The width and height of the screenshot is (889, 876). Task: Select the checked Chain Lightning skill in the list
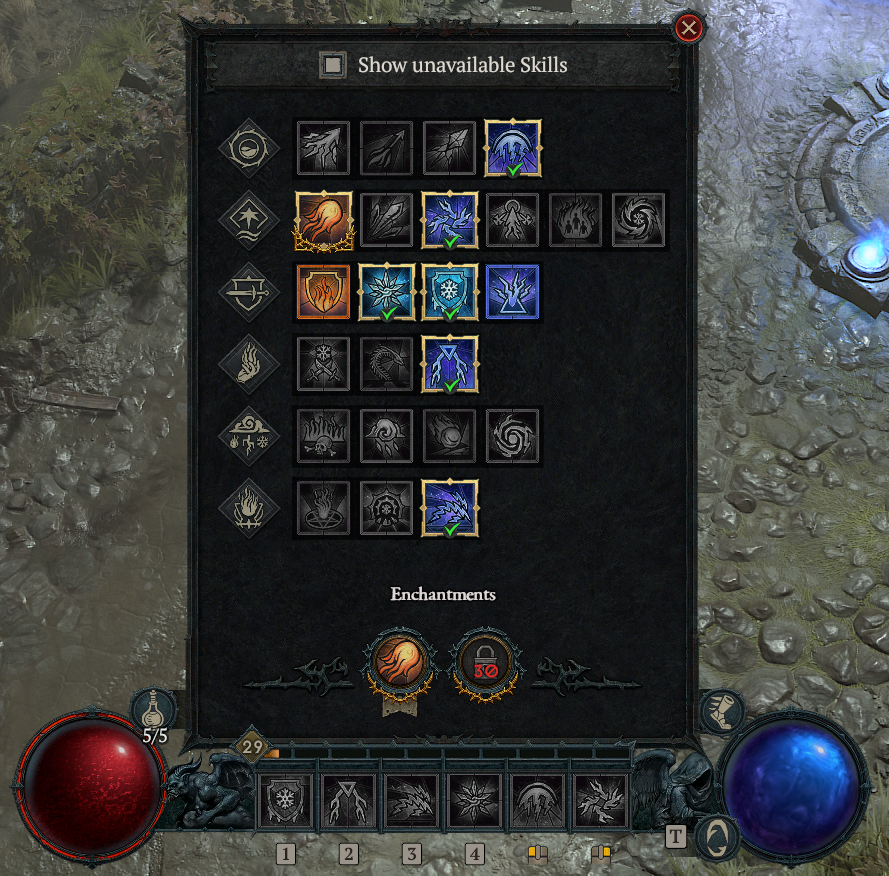(450, 220)
